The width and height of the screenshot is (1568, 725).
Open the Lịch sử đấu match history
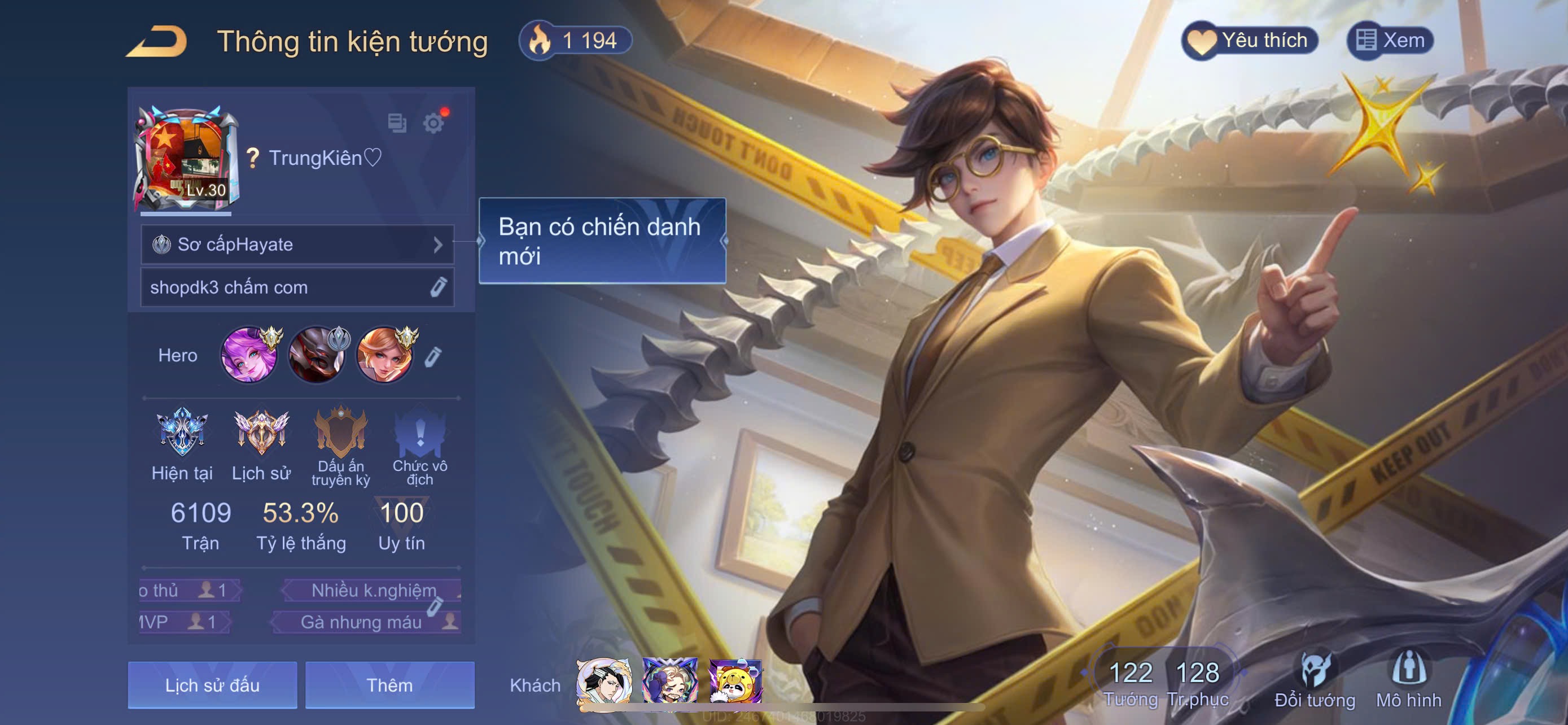212,685
